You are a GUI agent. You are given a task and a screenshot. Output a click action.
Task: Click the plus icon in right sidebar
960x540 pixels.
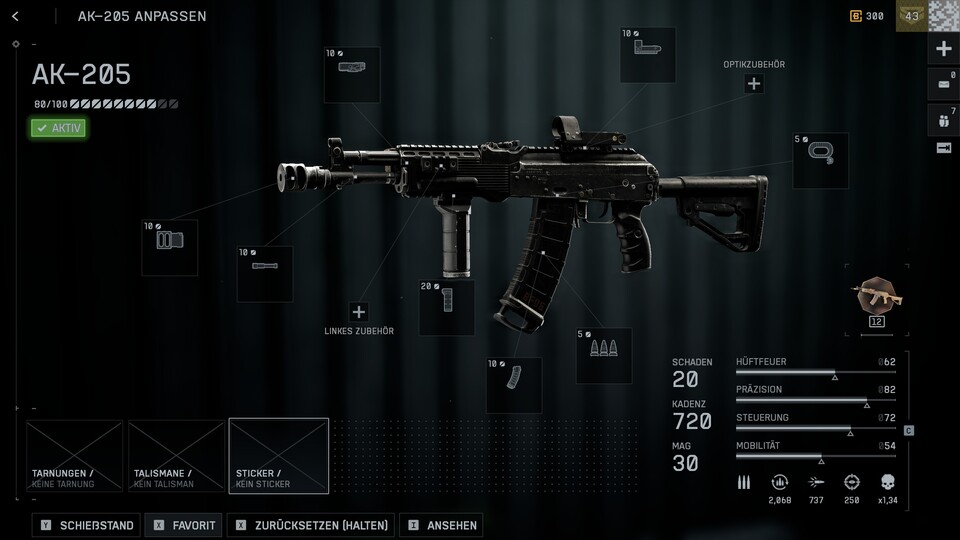pyautogui.click(x=943, y=49)
